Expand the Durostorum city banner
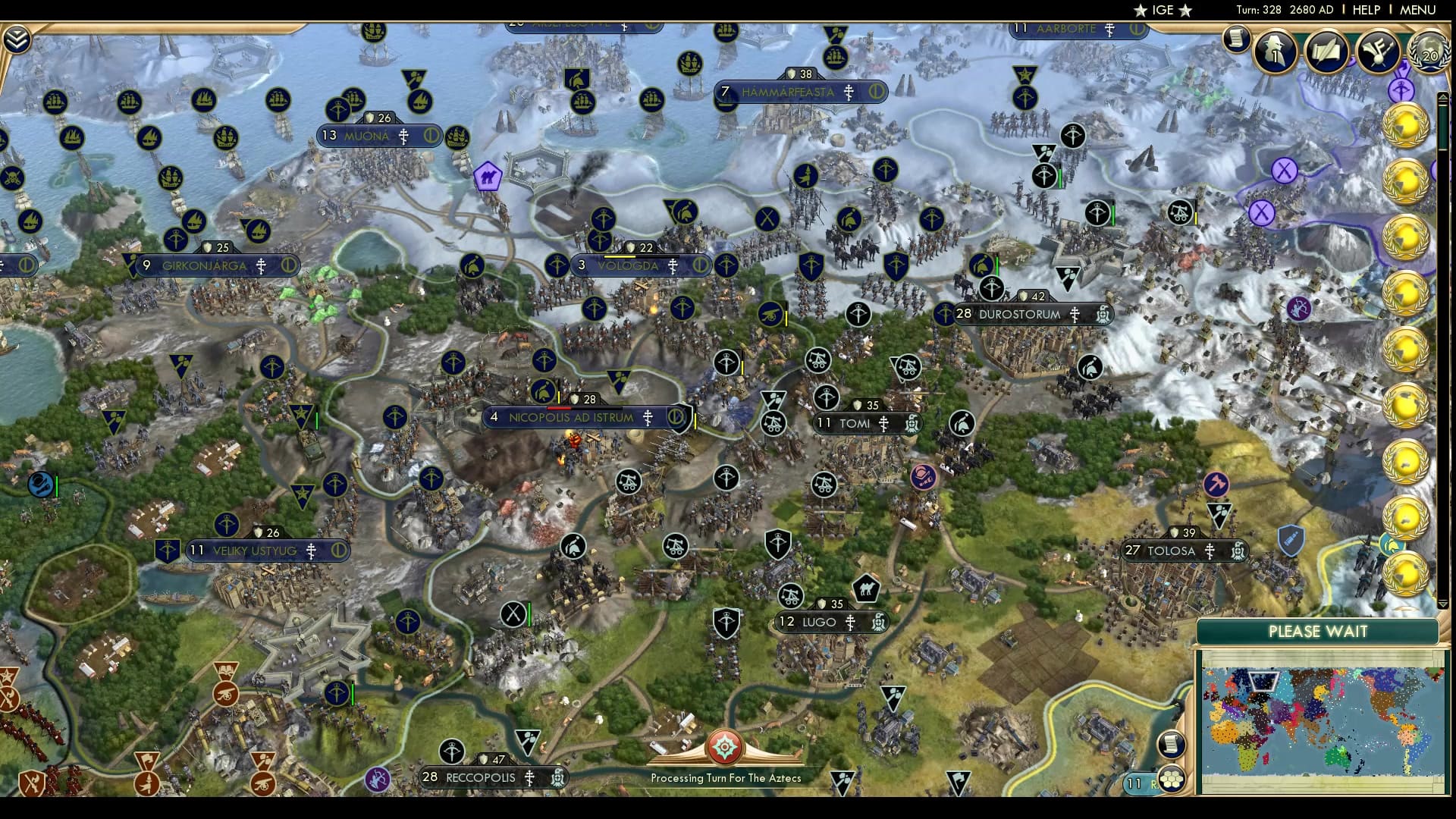Image resolution: width=1456 pixels, height=819 pixels. click(x=1020, y=314)
